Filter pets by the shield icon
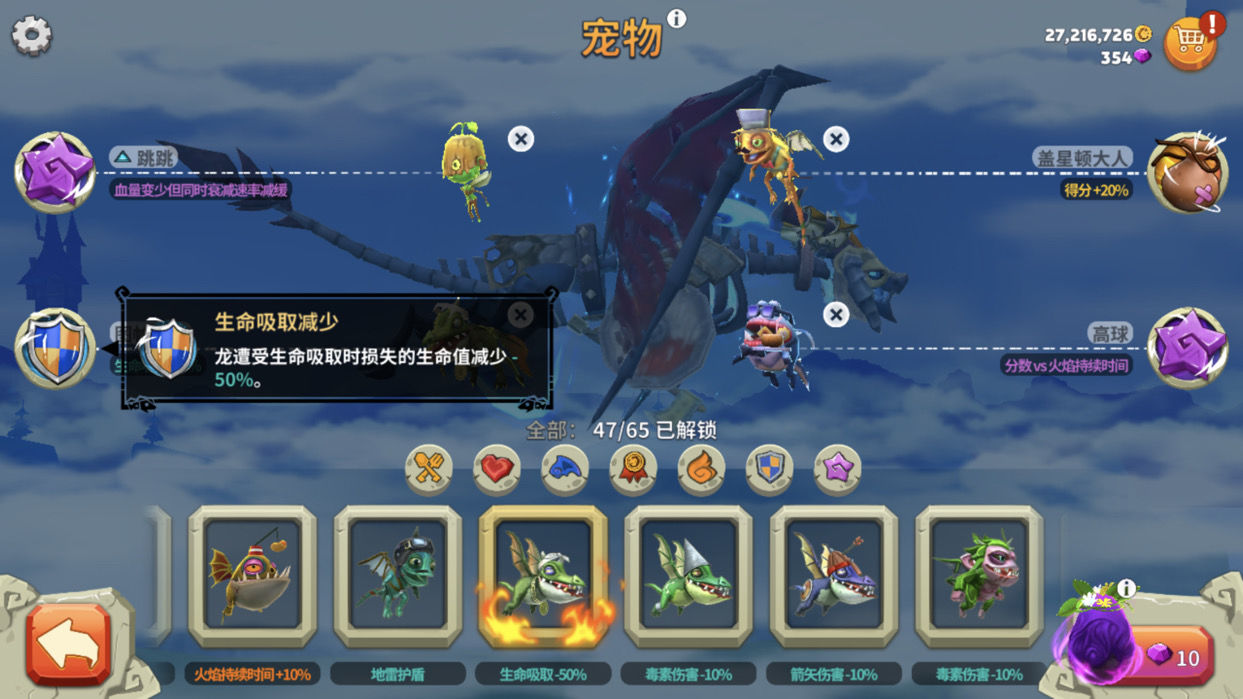Image resolution: width=1243 pixels, height=699 pixels. point(769,468)
